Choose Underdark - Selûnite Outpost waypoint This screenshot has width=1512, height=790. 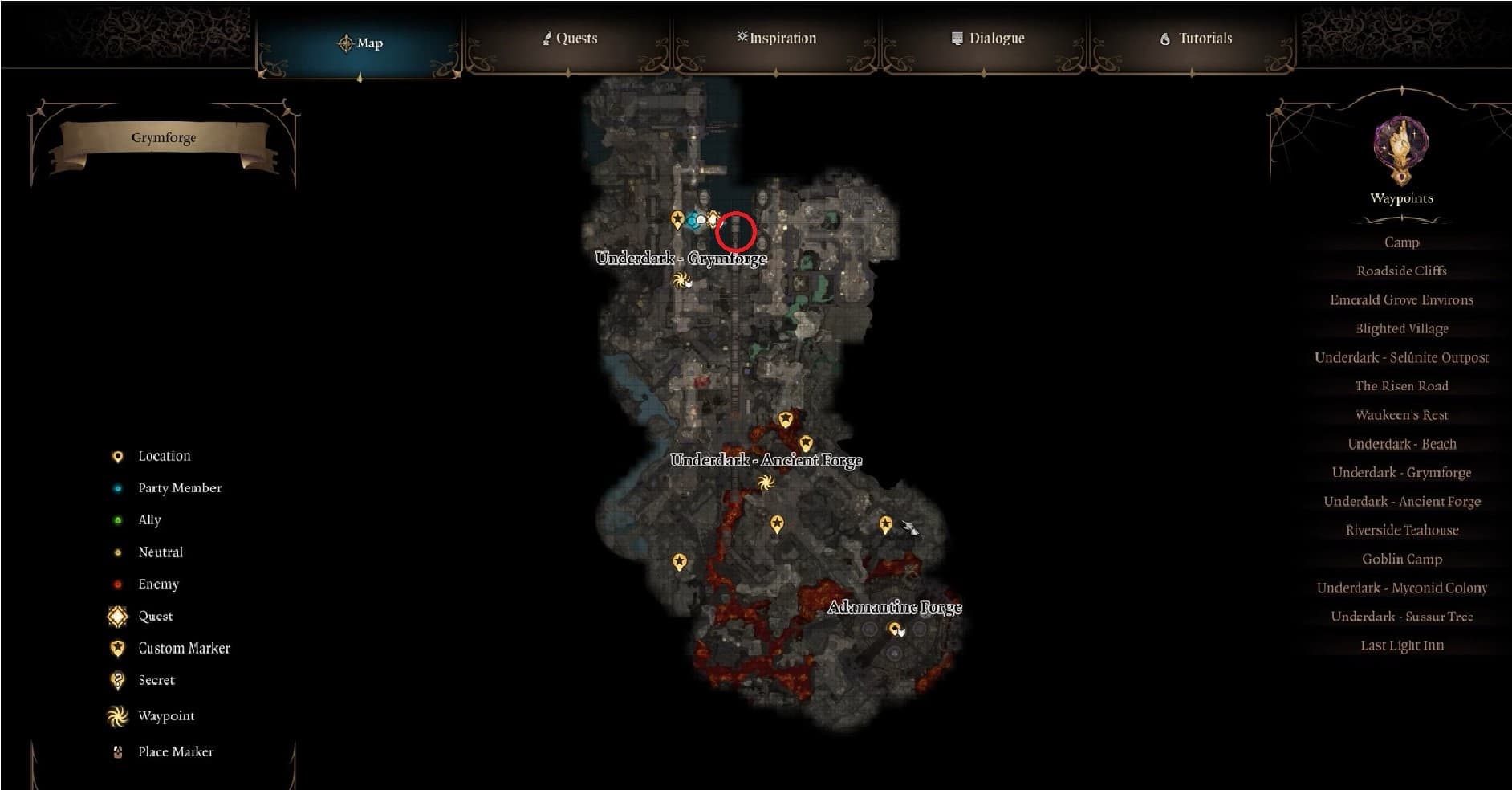pyautogui.click(x=1401, y=357)
